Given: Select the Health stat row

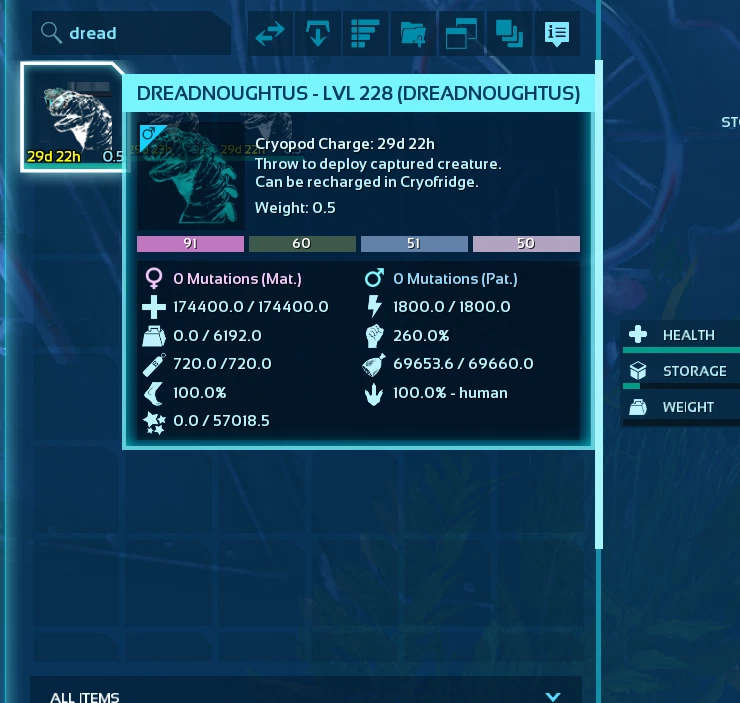Looking at the screenshot, I should point(685,335).
